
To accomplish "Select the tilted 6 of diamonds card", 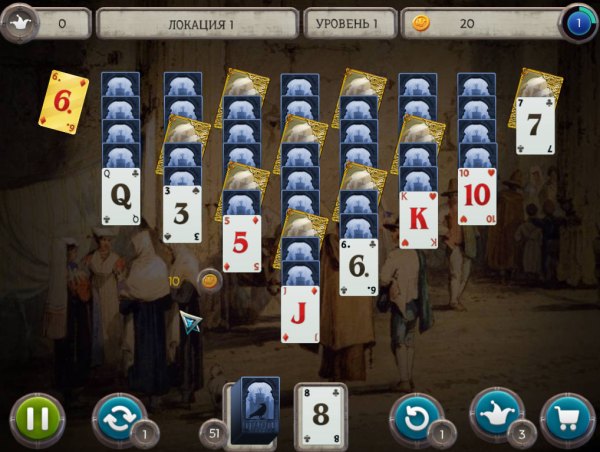I will pyautogui.click(x=64, y=100).
